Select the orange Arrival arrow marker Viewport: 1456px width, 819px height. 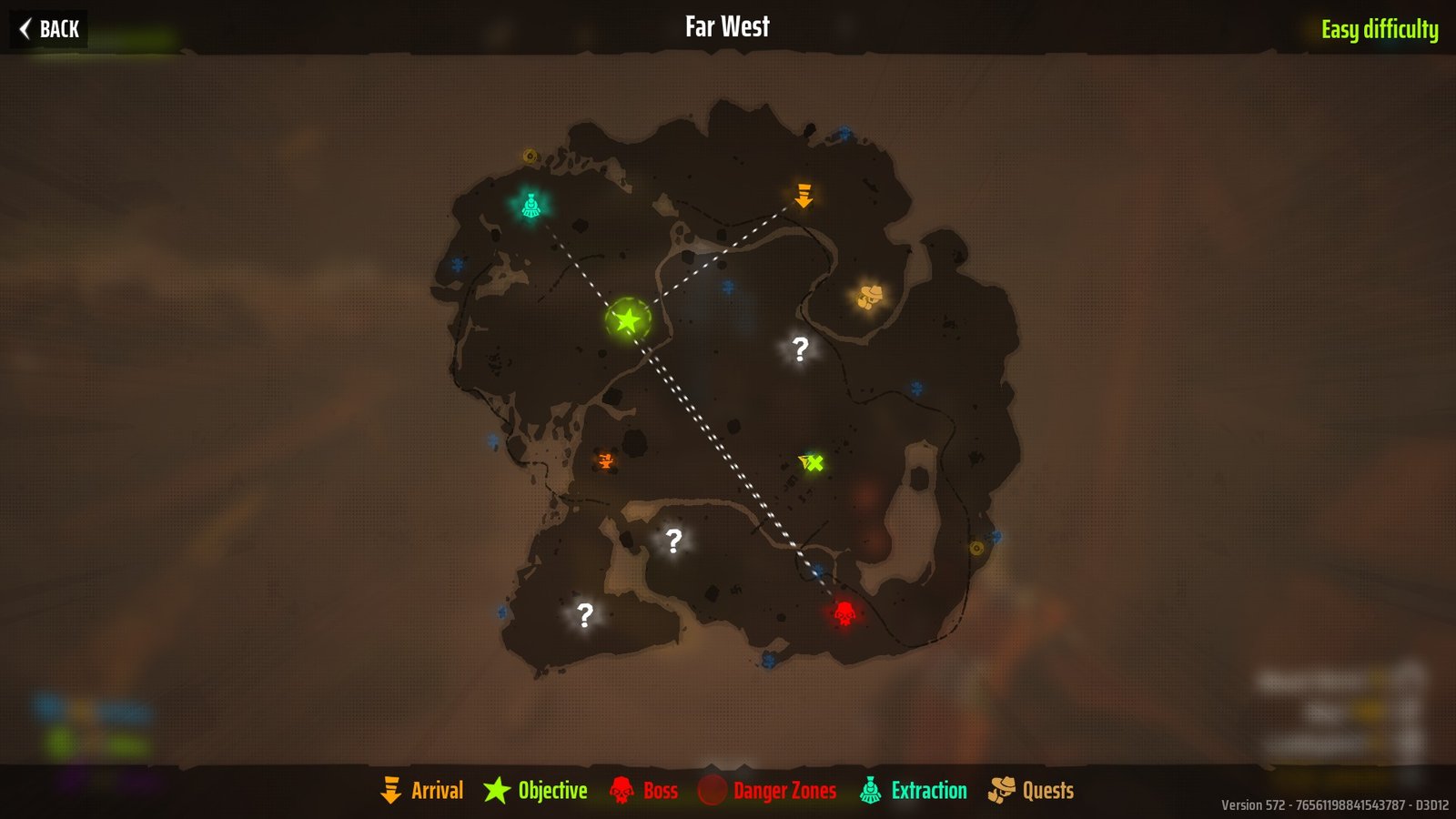point(804,196)
